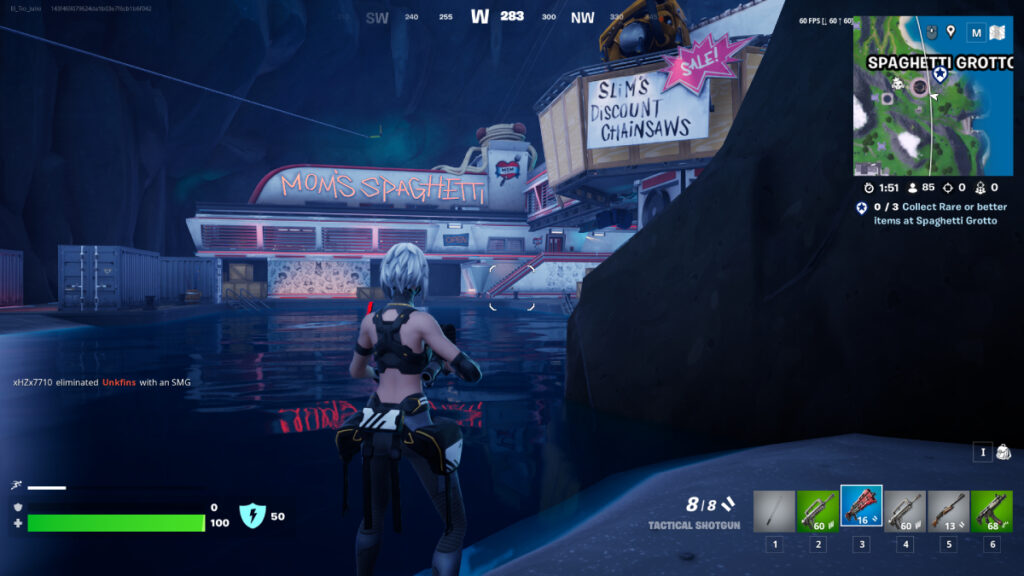Open the full map via folded map icon
Screen dimensions: 1024x576
[x=996, y=33]
